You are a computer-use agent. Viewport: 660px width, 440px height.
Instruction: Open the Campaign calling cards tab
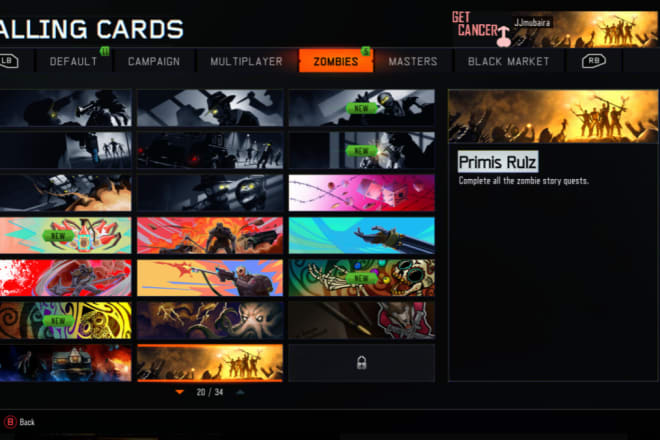154,61
